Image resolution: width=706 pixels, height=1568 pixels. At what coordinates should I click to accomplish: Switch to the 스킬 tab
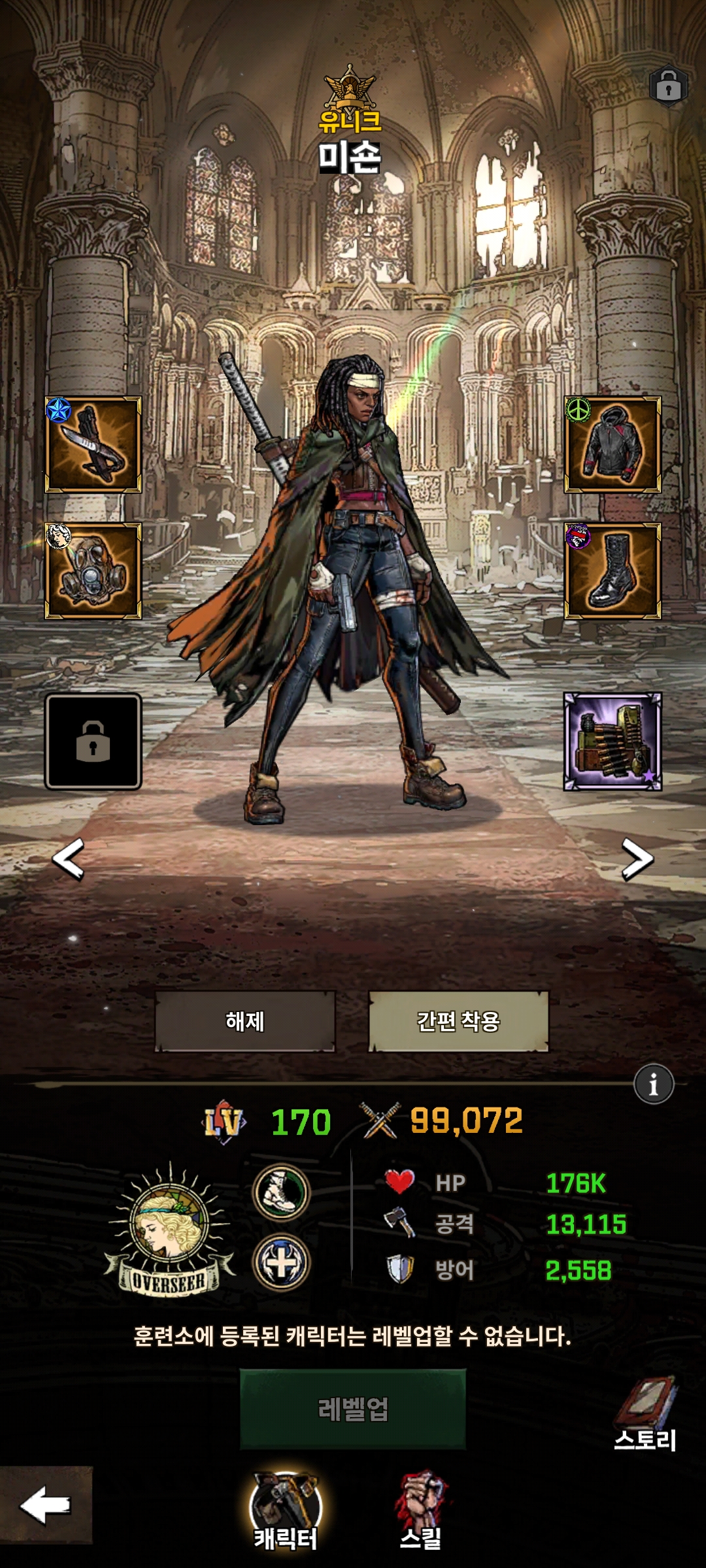tap(422, 1511)
